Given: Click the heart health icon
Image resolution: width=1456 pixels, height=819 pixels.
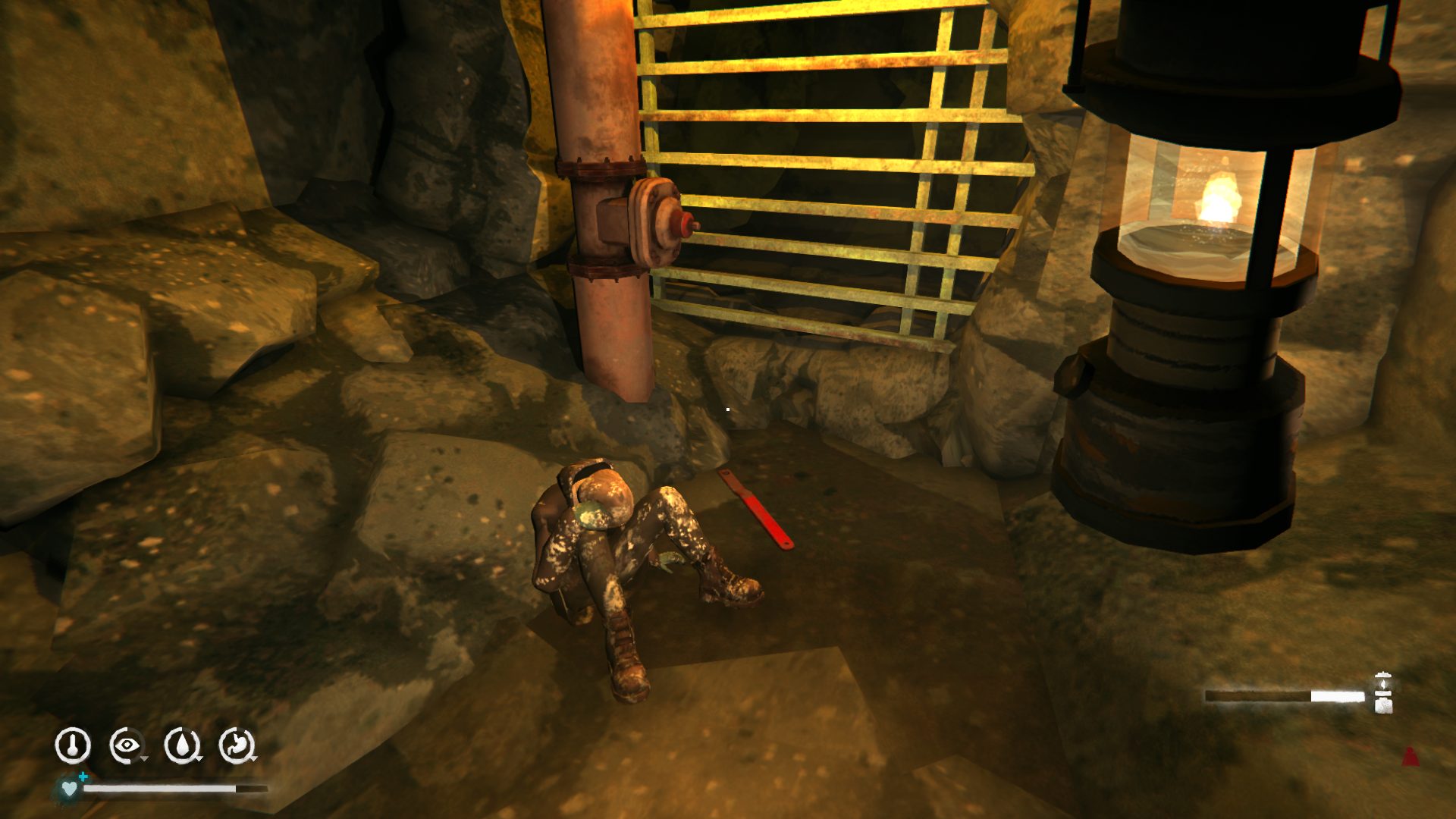Looking at the screenshot, I should pos(69,788).
